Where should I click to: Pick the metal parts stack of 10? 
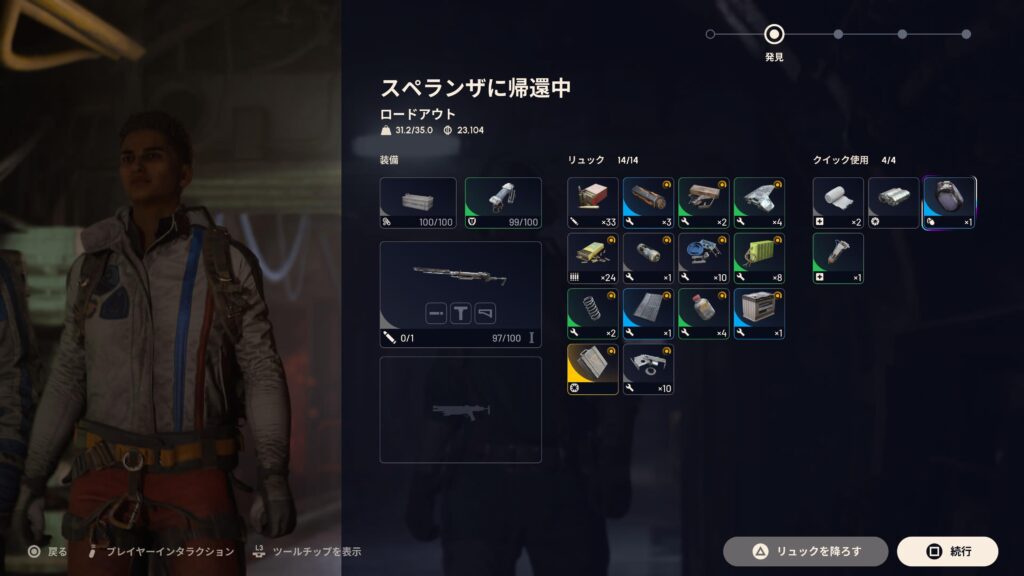tap(648, 369)
